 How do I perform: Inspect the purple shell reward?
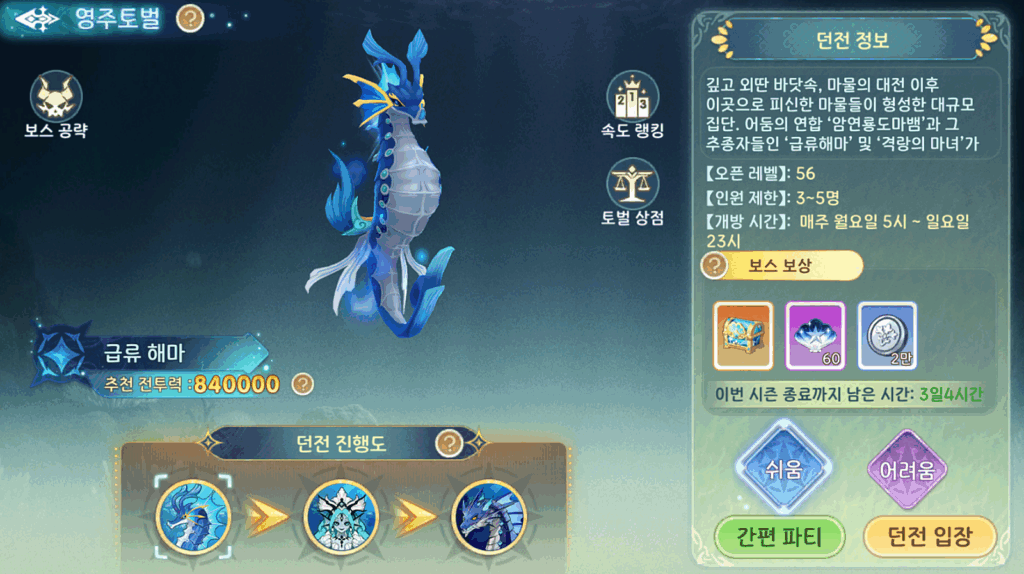coord(815,335)
